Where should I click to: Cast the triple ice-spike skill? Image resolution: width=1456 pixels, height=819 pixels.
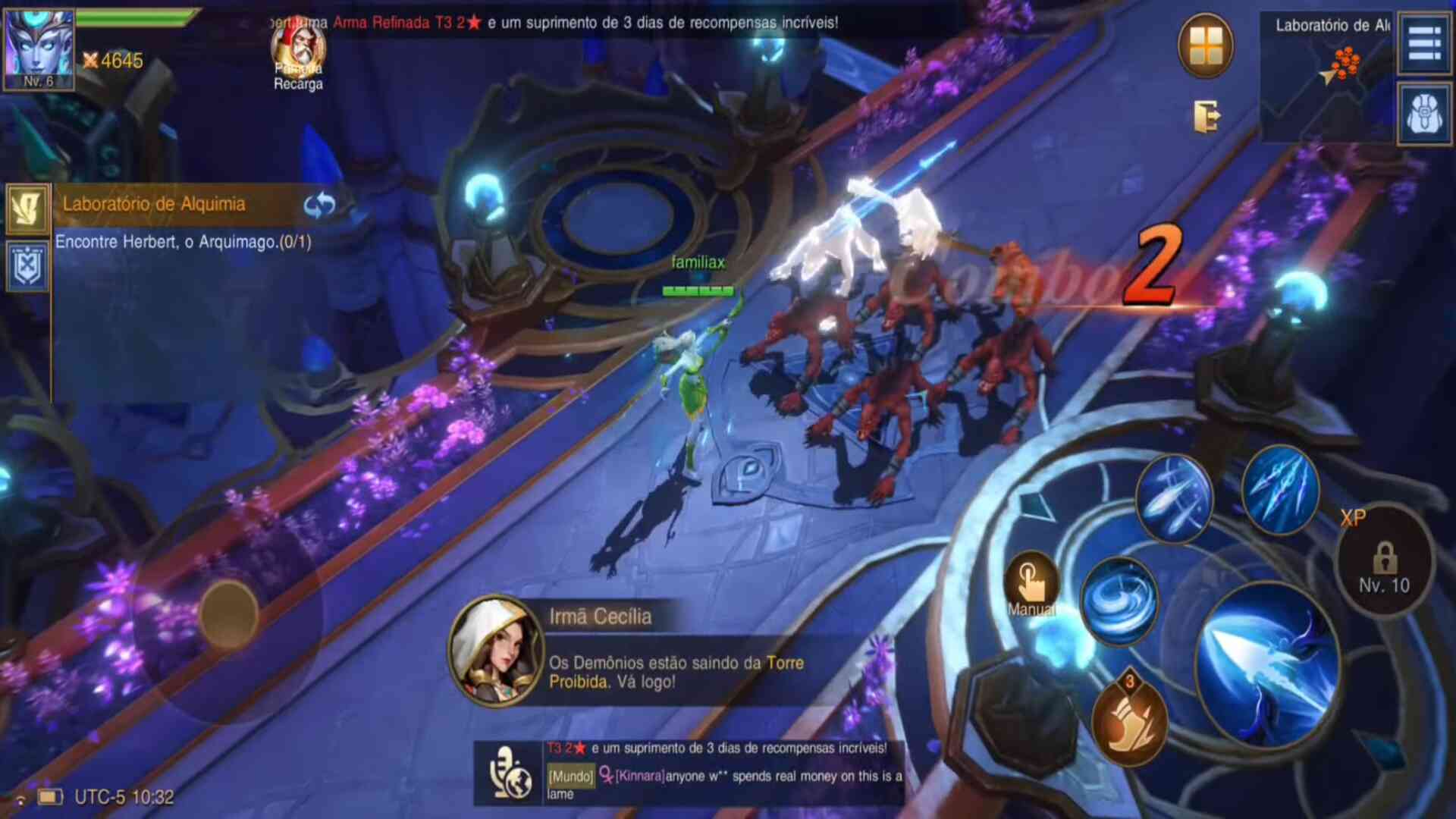[x=1280, y=489]
